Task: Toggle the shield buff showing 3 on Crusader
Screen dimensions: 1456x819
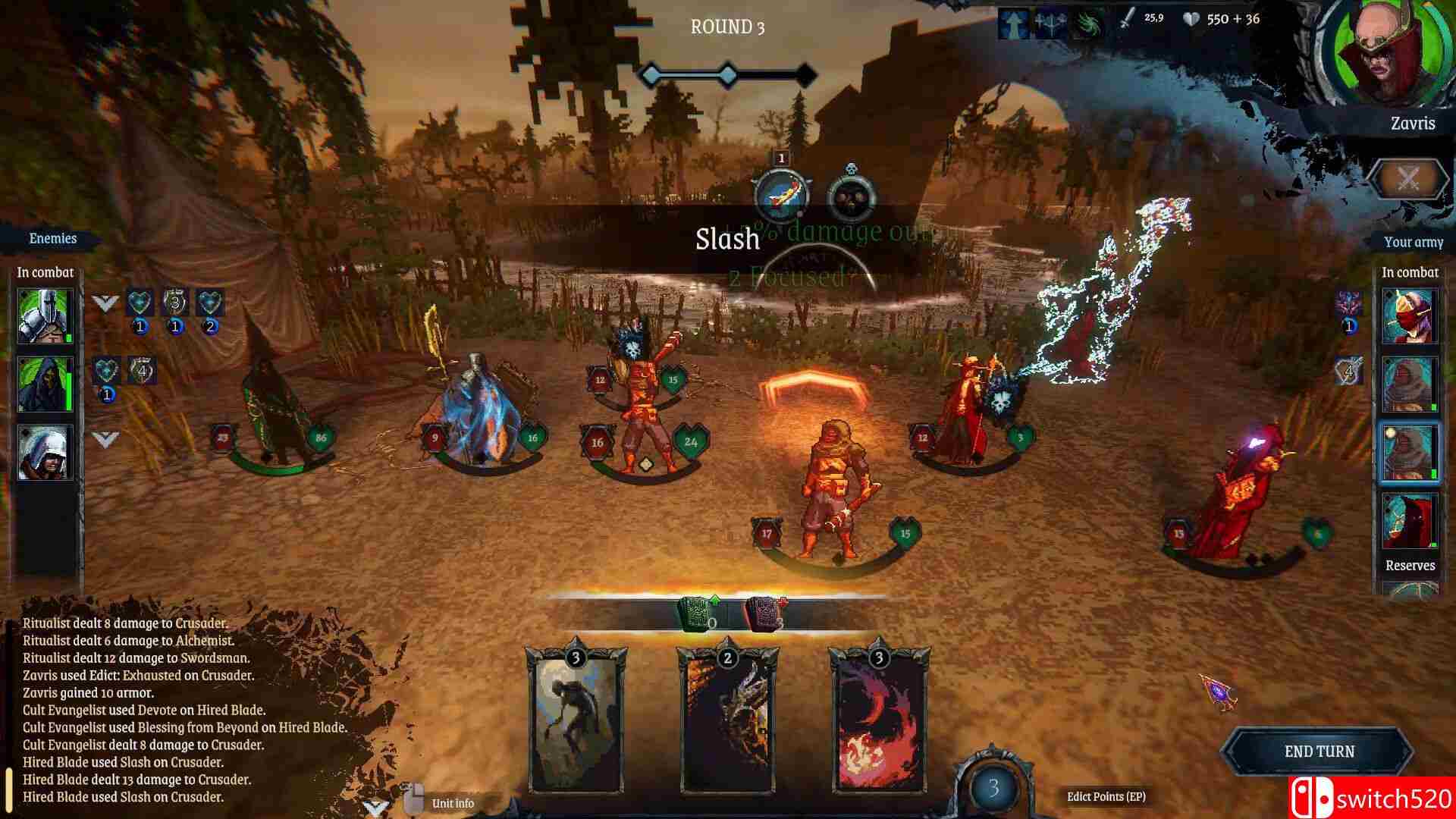Action: coord(175,301)
